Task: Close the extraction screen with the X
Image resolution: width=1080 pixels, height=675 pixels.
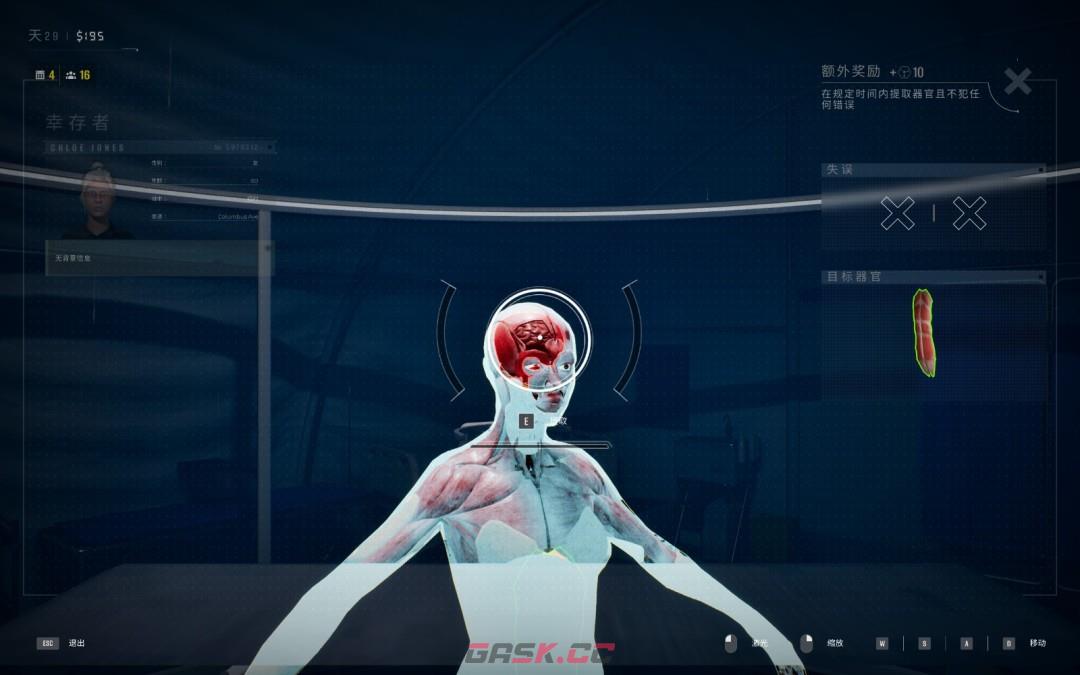Action: click(x=1017, y=82)
